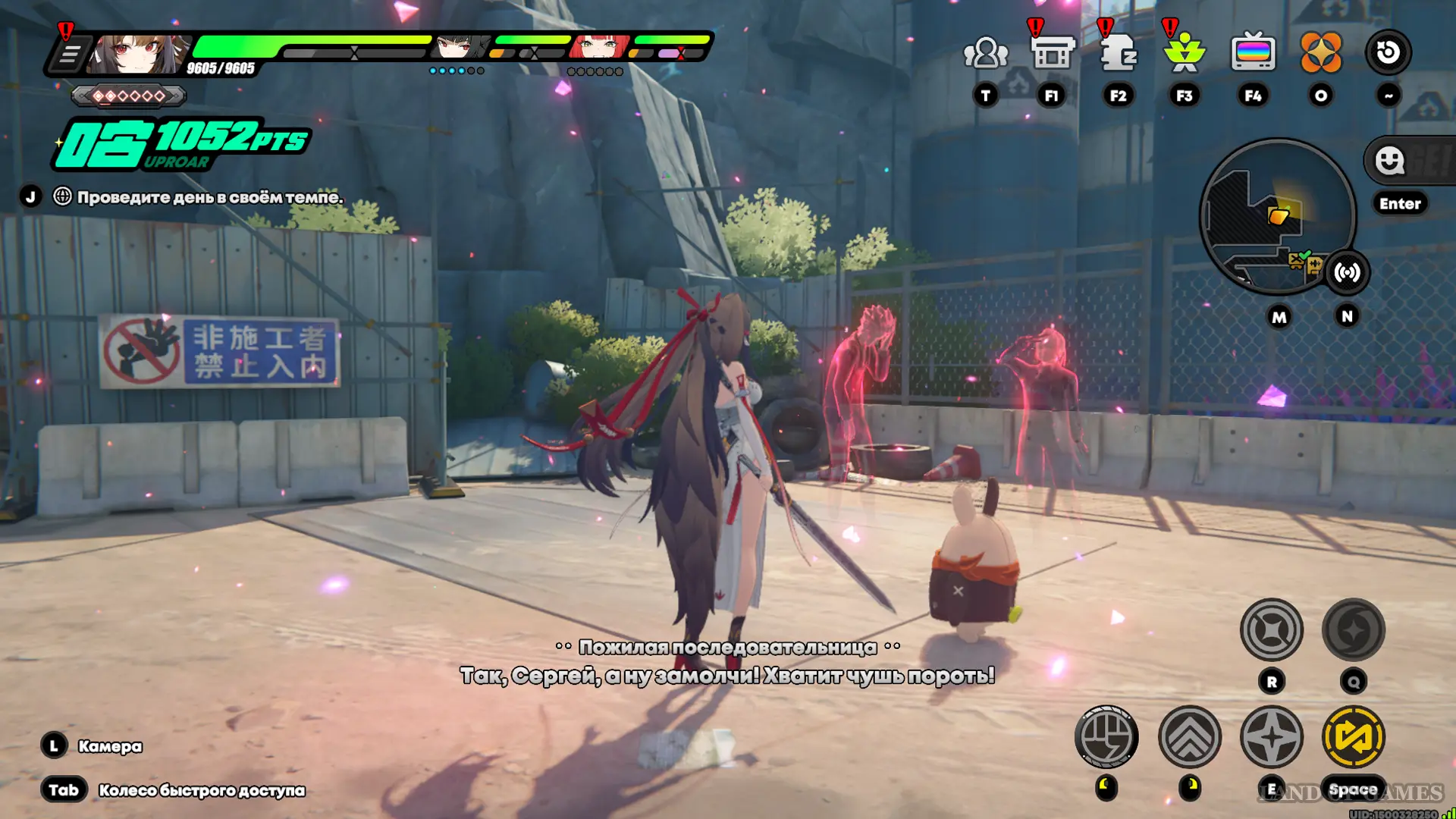Screen dimensions: 1456x819
Task: Open the friends group icon
Action: [x=985, y=53]
